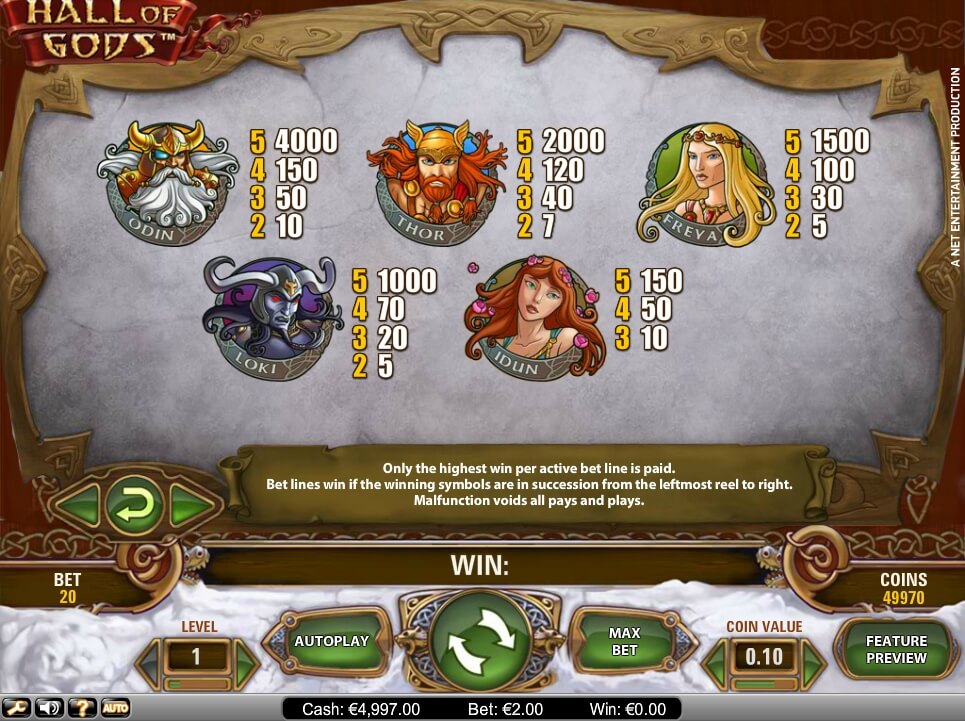Open game settings with the wrench icon
The image size is (965, 721).
point(18,708)
